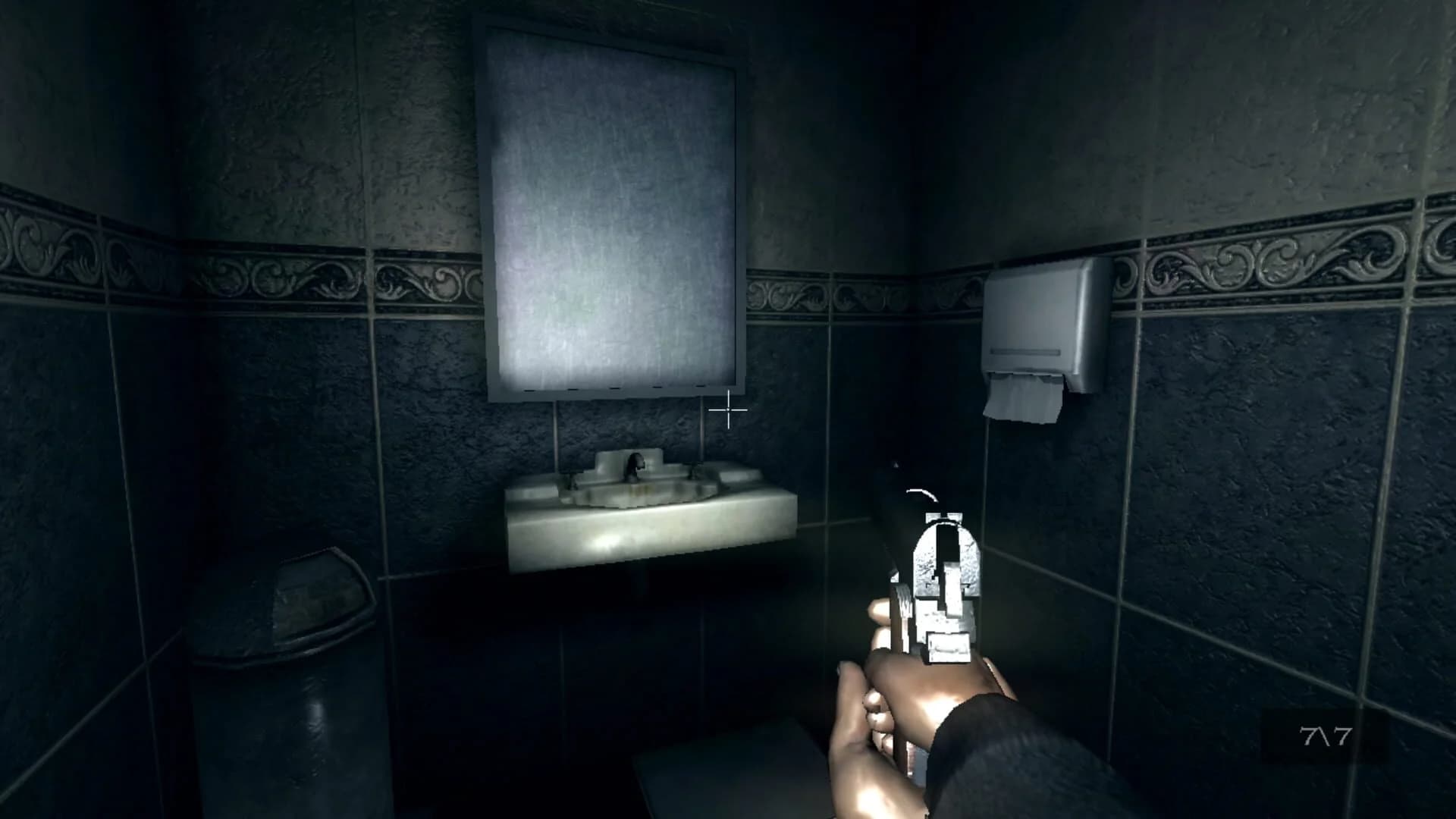
Task: Click the crosshair below the mirror
Action: 726,410
